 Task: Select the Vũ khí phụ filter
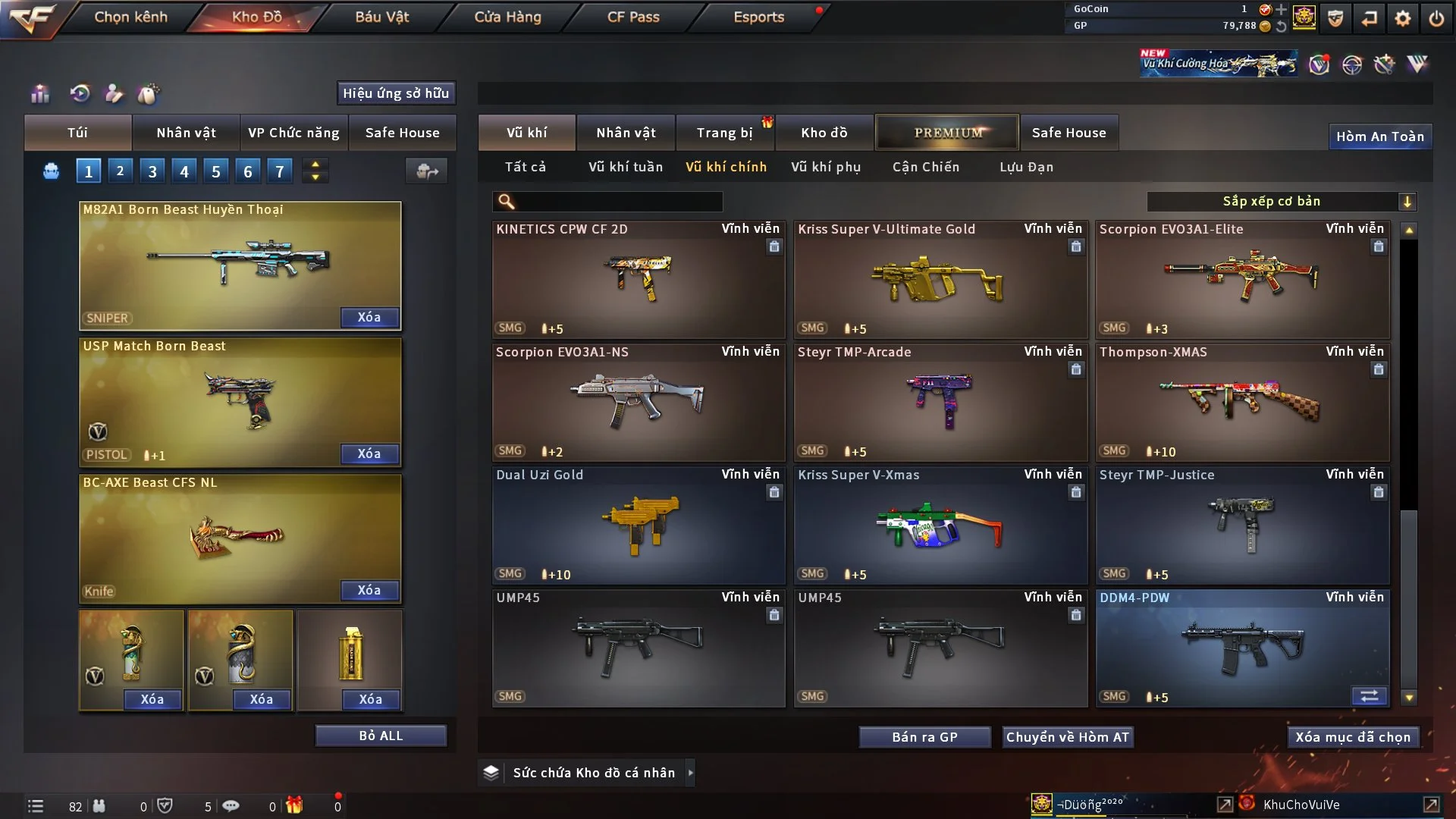pyautogui.click(x=825, y=167)
